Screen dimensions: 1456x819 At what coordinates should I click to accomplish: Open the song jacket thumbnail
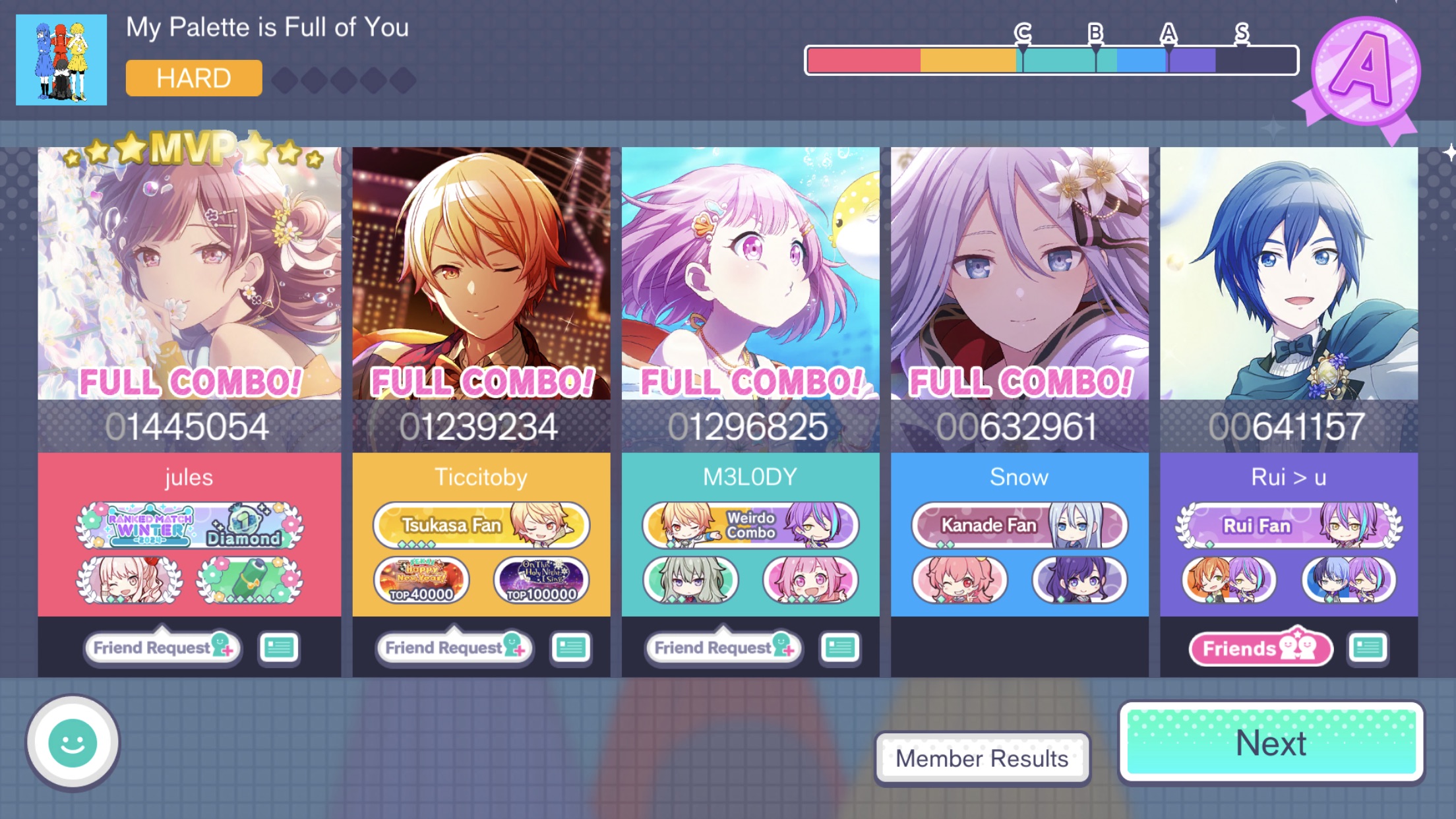coord(61,61)
